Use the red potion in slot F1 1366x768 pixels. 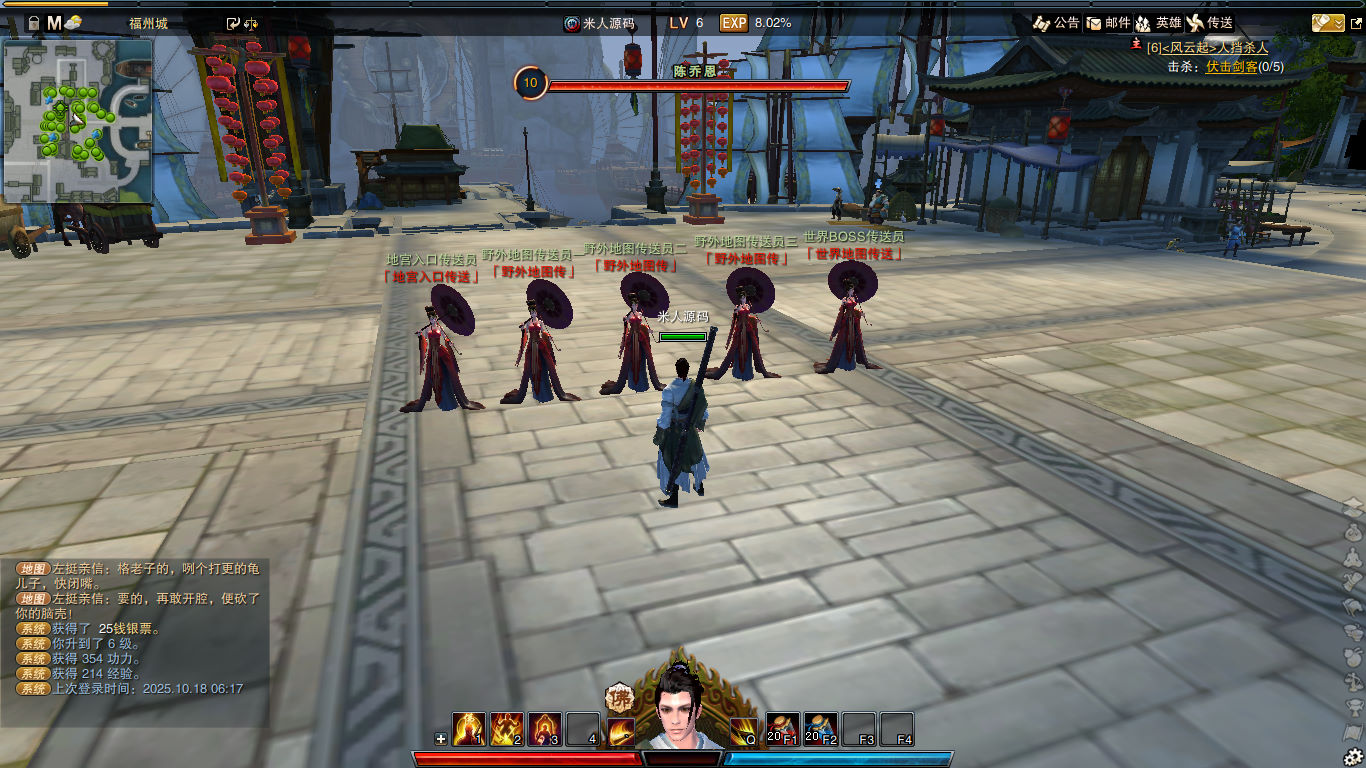coord(782,729)
